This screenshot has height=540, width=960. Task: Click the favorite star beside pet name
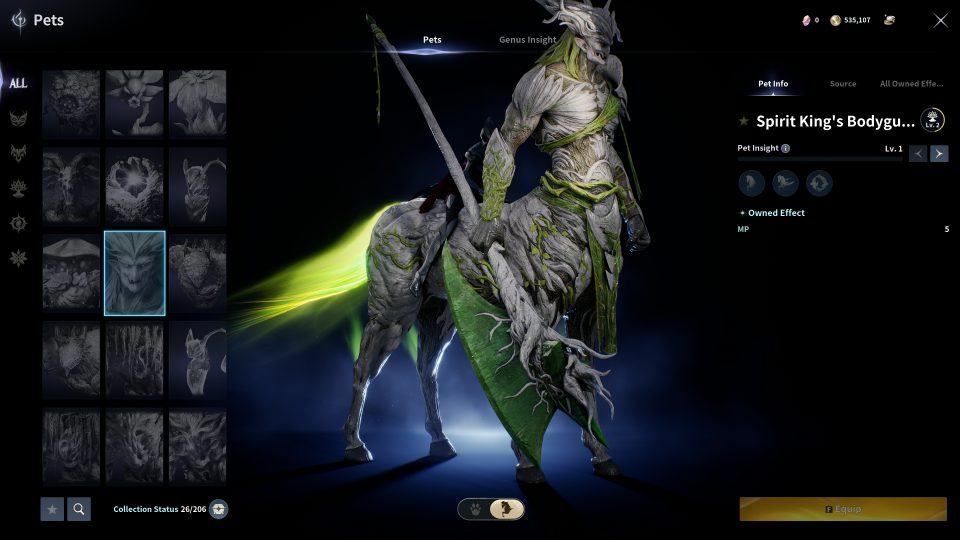(743, 121)
